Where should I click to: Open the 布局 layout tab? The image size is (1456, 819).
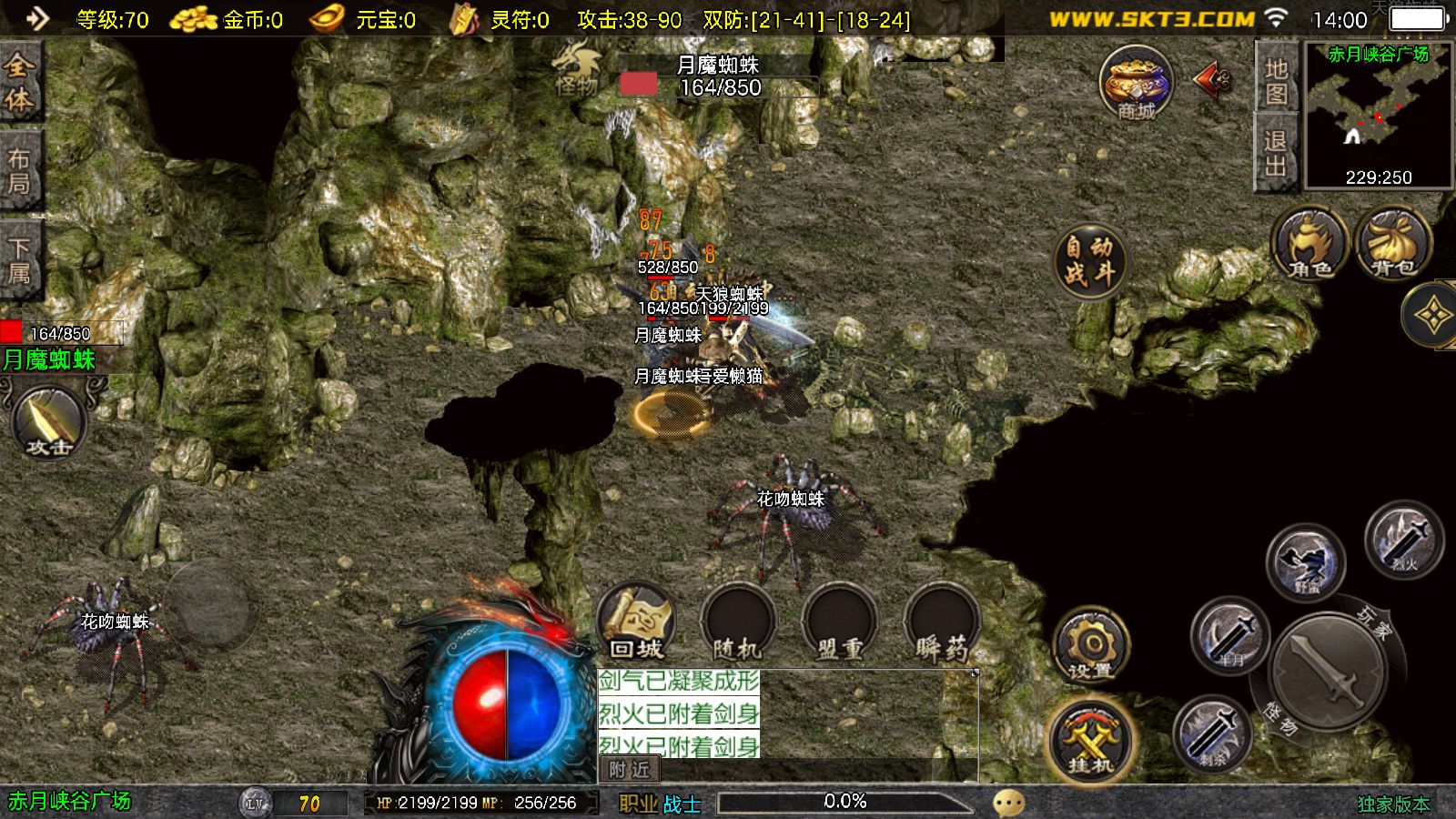coord(20,171)
